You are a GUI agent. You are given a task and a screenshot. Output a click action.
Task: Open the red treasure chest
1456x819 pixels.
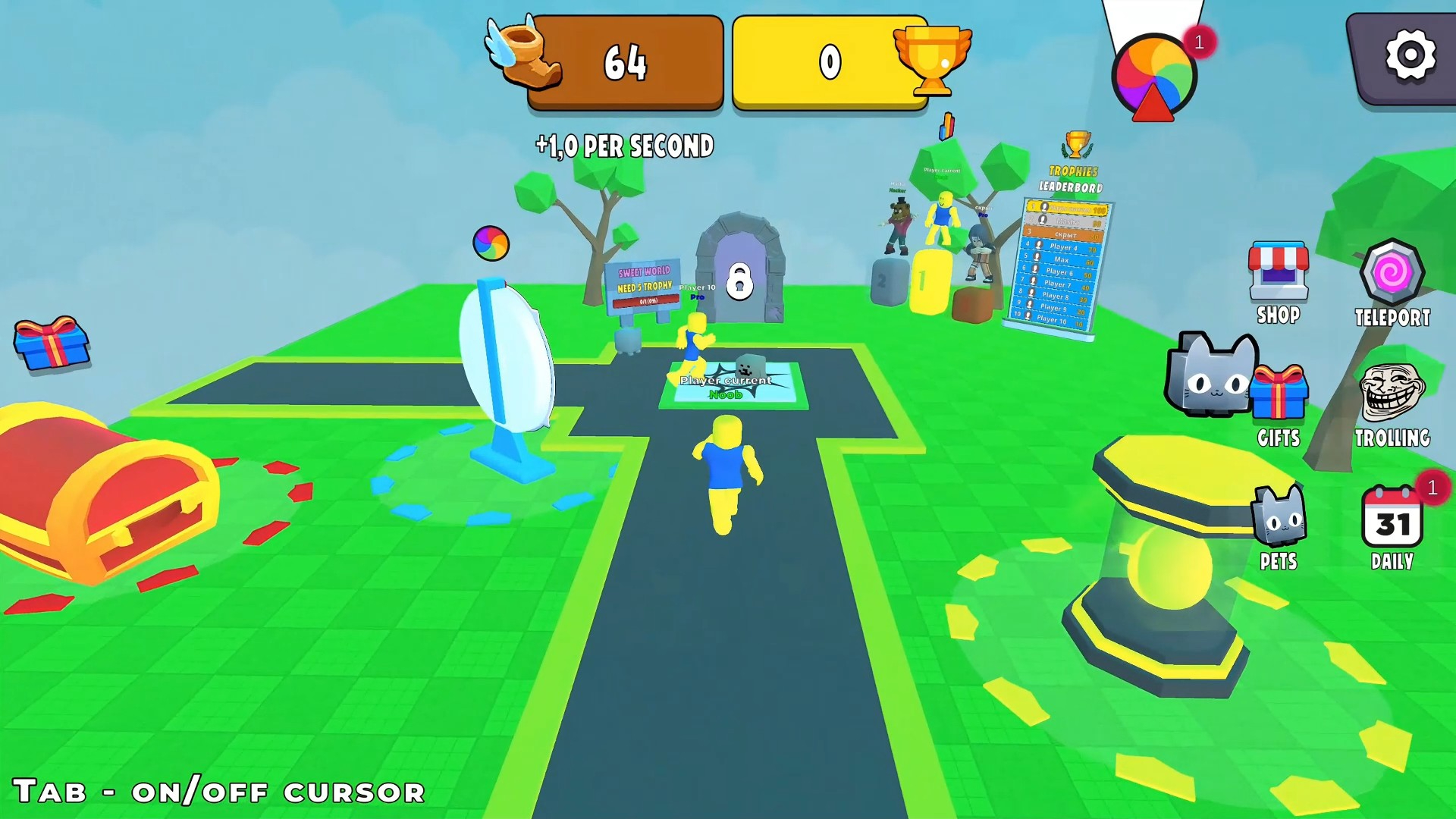coord(99,500)
